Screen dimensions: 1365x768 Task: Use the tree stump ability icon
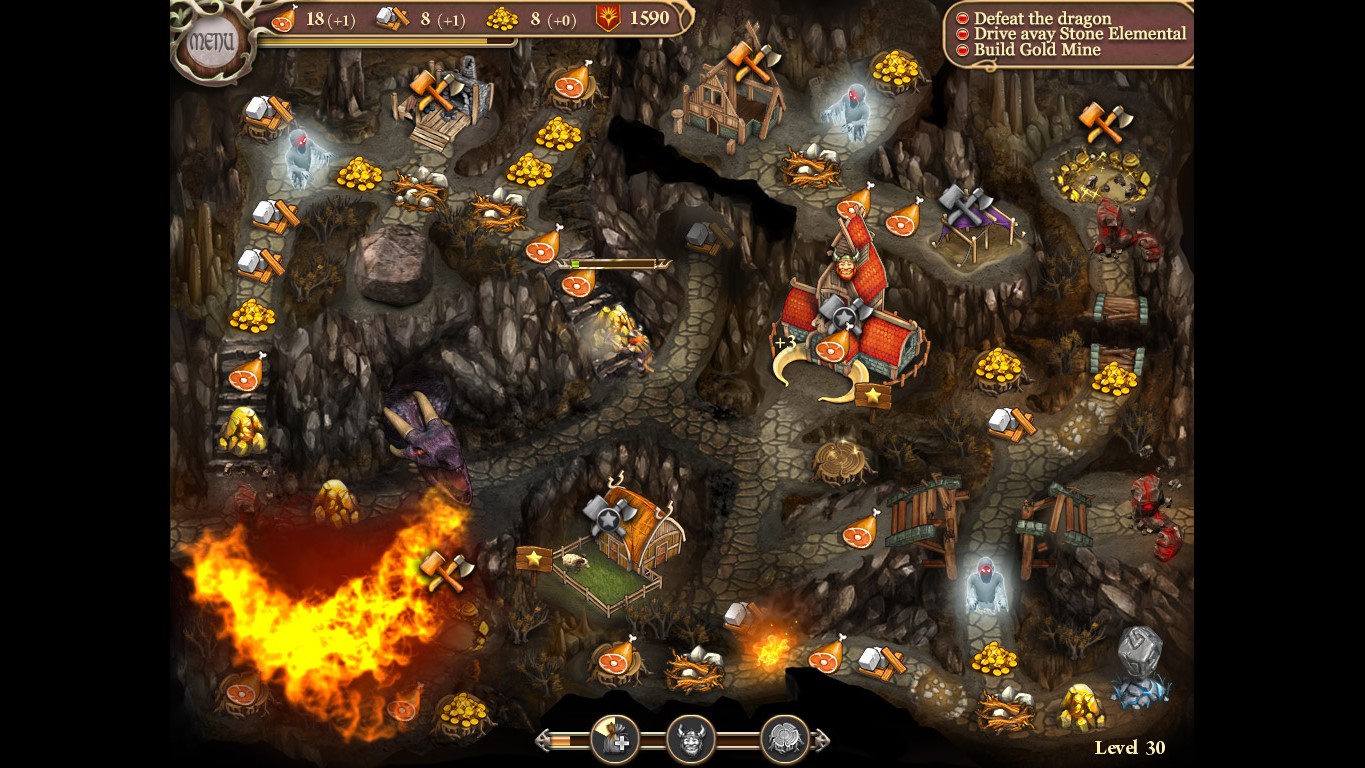coord(784,740)
